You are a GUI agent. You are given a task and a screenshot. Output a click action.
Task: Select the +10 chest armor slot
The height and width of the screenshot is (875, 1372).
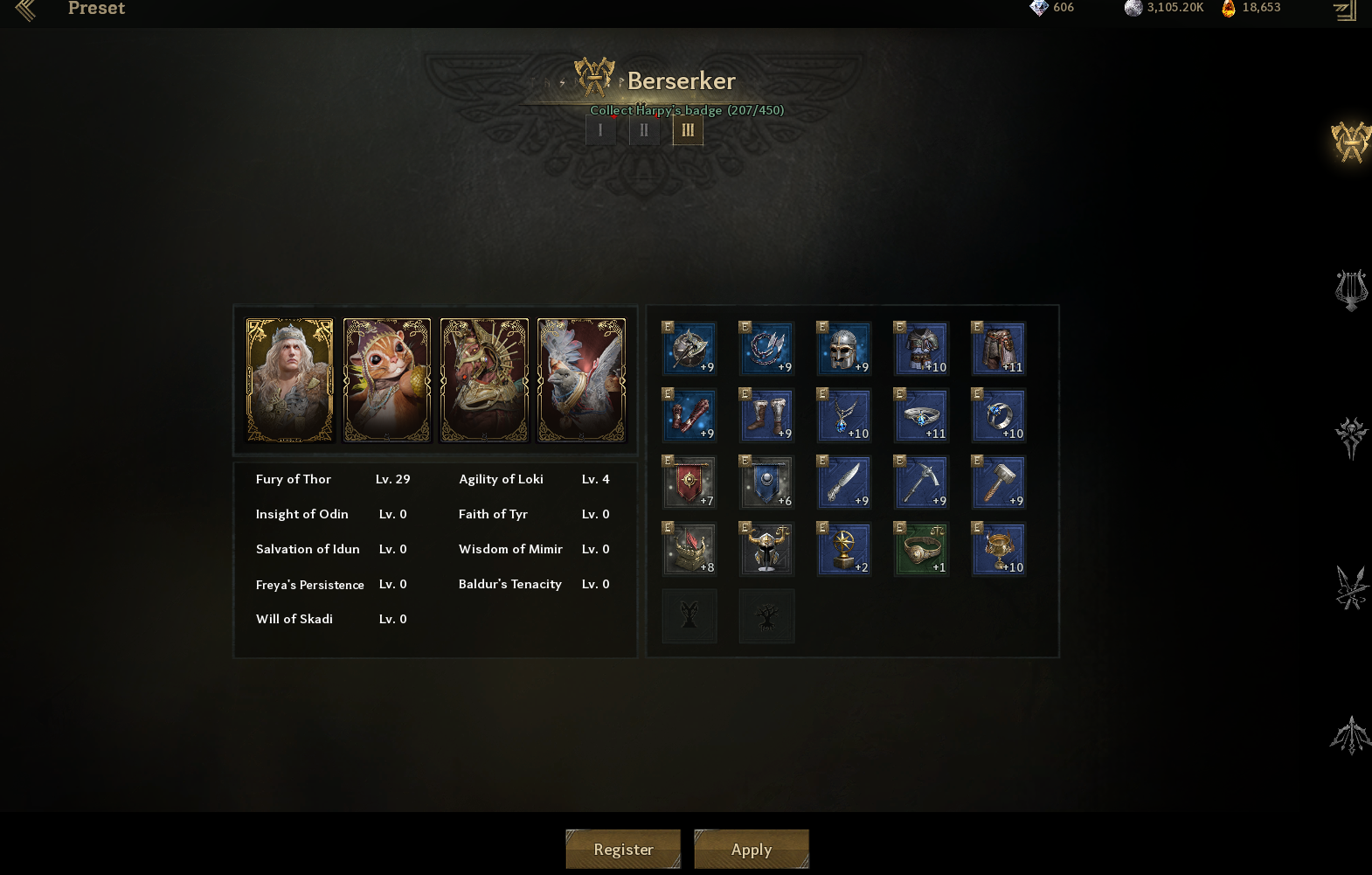(x=921, y=349)
